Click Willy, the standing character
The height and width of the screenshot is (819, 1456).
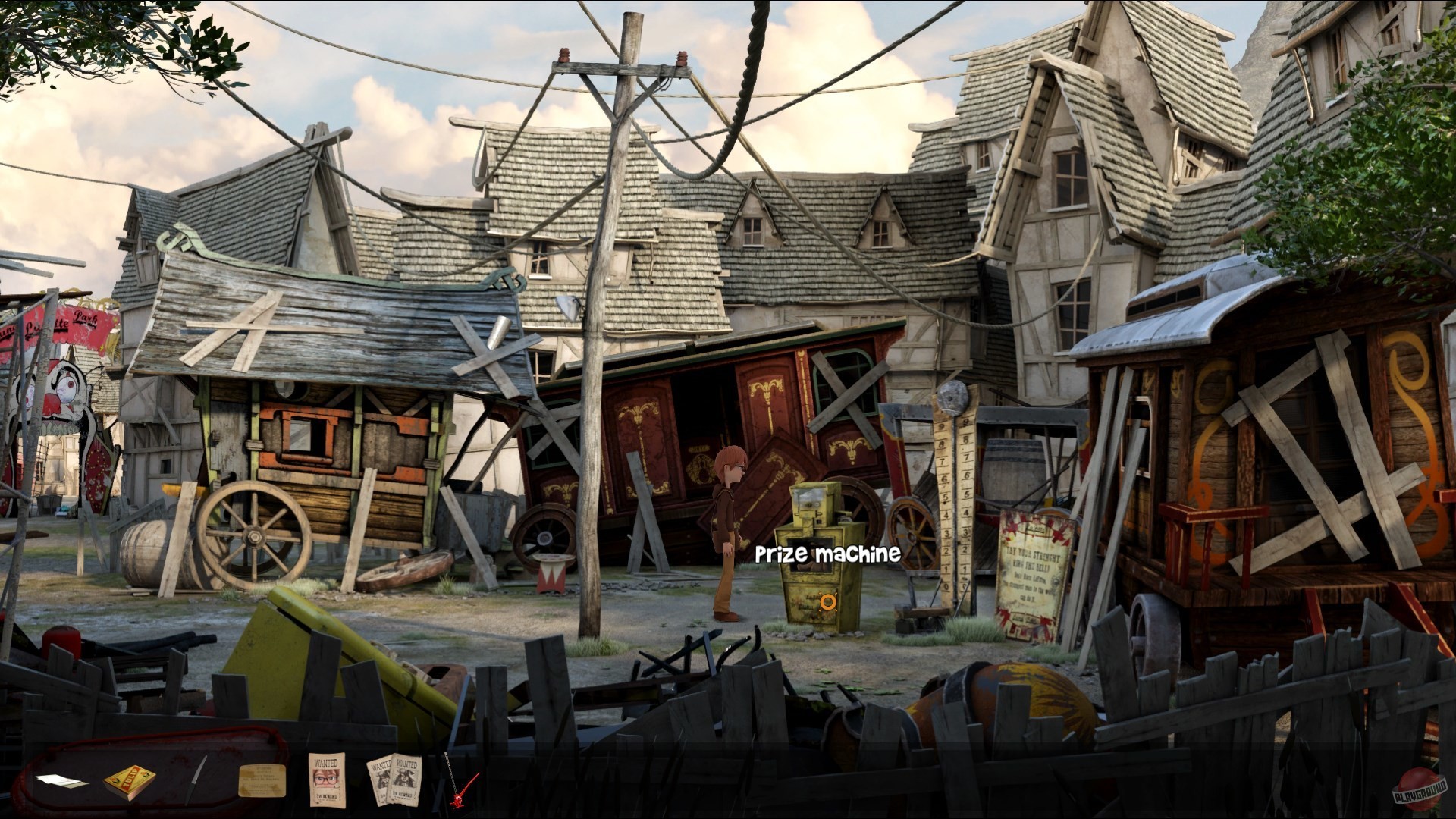(x=728, y=523)
